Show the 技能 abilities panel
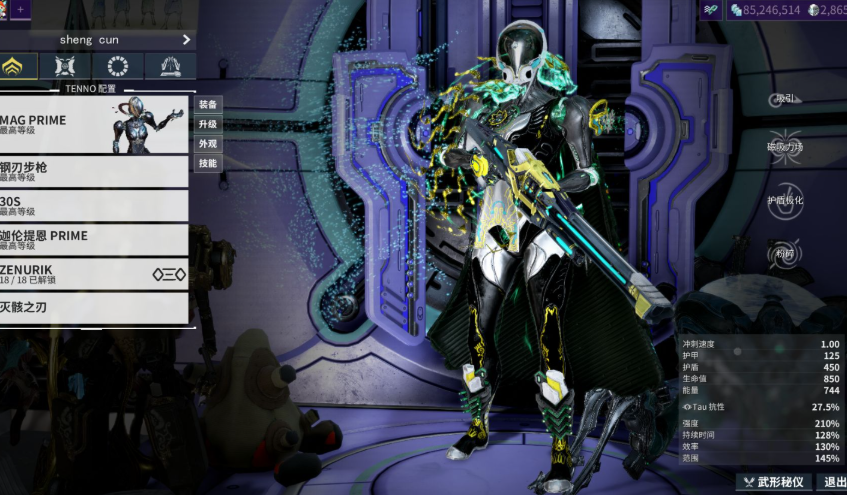This screenshot has width=847, height=495. tap(207, 163)
